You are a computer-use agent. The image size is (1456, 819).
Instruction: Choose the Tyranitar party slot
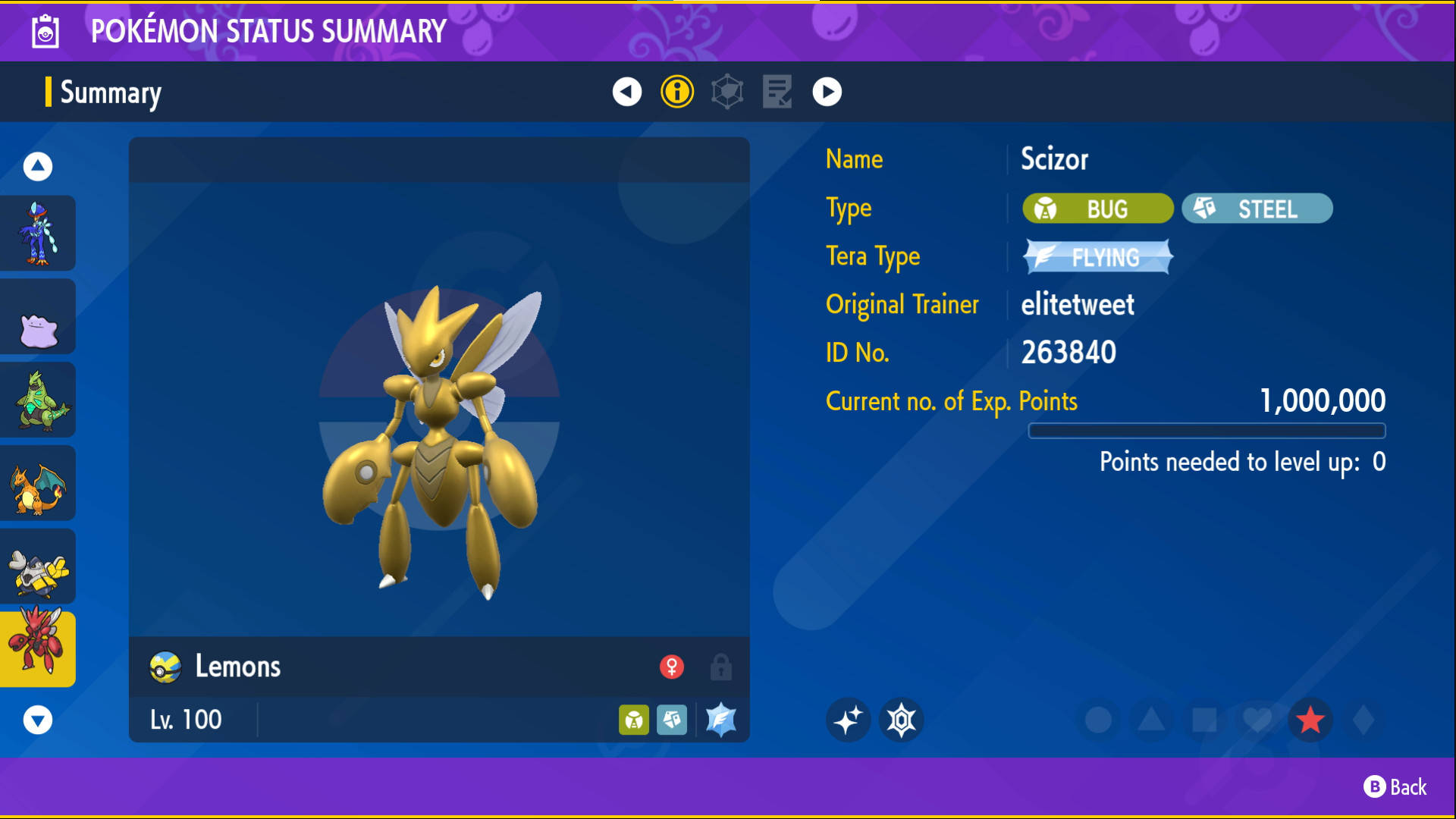tap(38, 400)
